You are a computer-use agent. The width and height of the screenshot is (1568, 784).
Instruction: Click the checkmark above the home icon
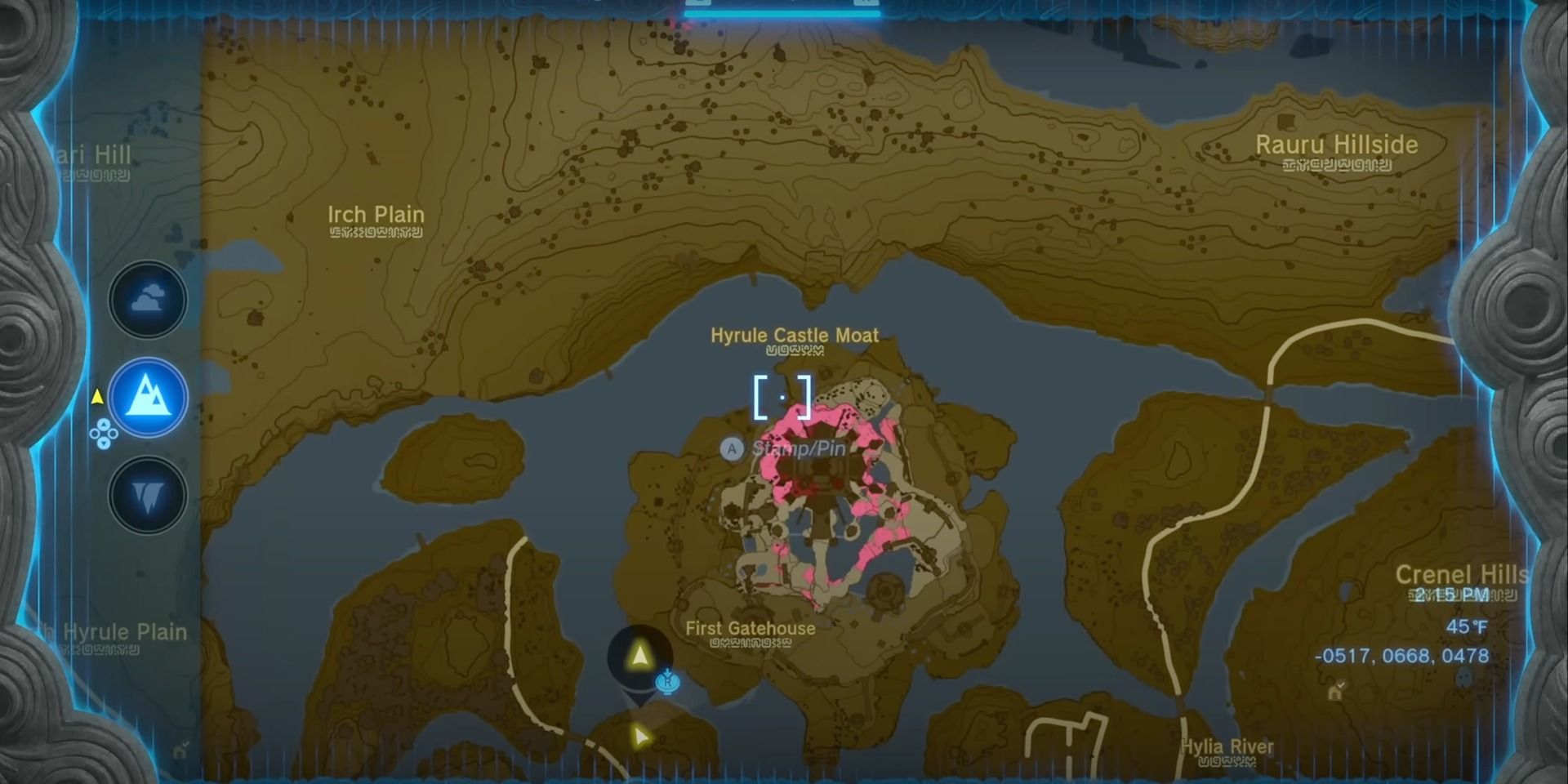[x=1342, y=684]
